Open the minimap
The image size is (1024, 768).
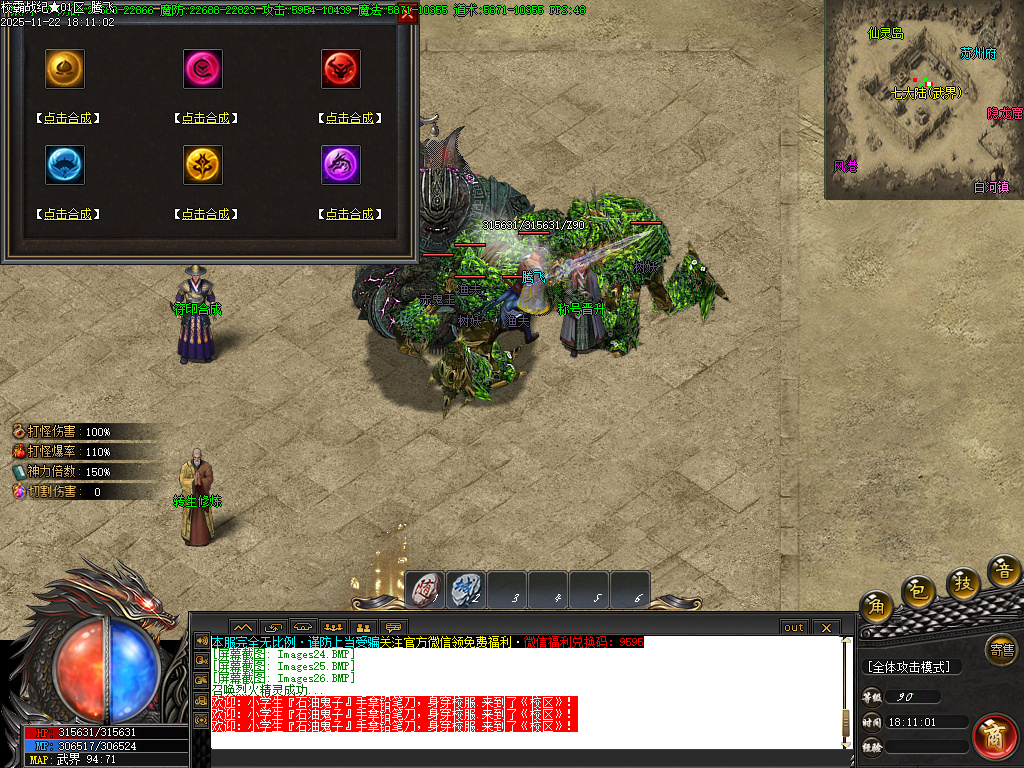(923, 99)
